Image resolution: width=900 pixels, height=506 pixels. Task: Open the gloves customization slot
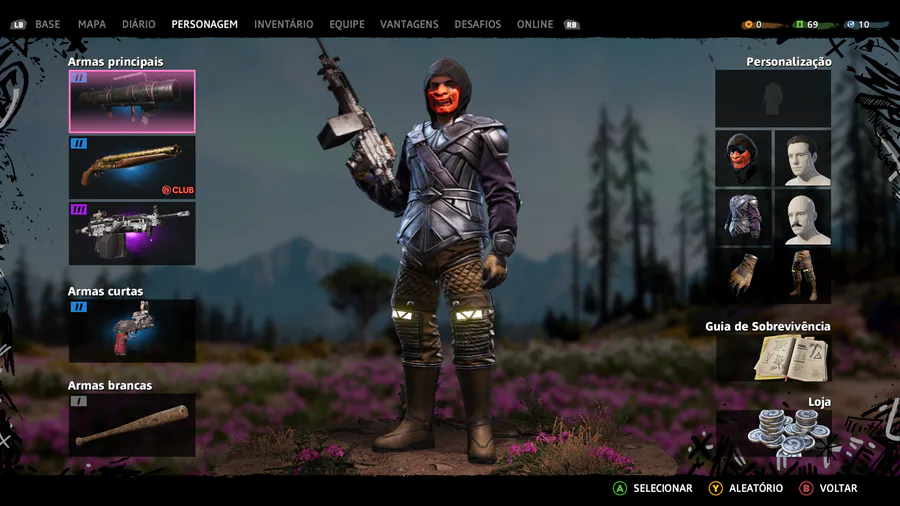[x=743, y=275]
